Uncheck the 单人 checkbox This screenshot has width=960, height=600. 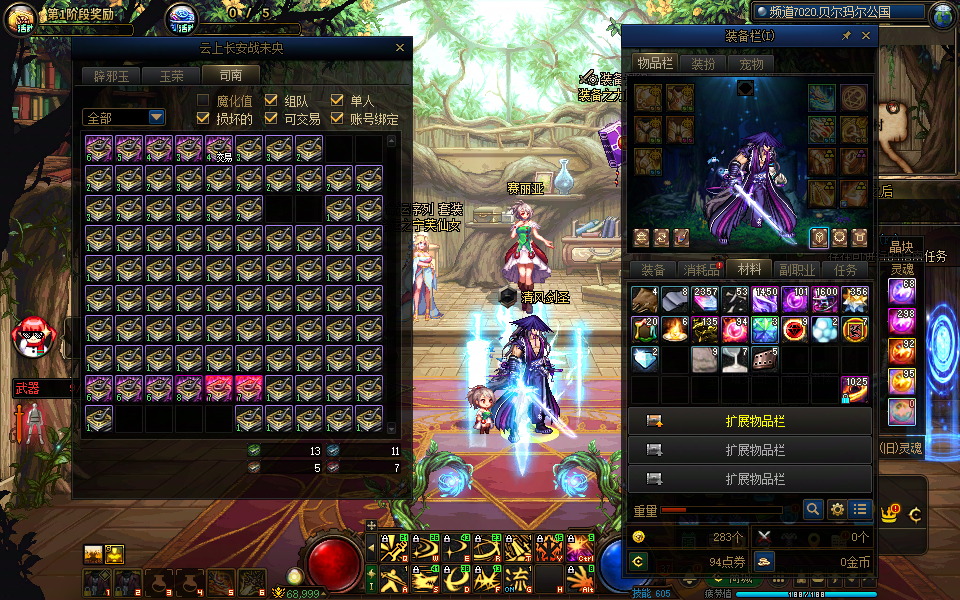337,100
